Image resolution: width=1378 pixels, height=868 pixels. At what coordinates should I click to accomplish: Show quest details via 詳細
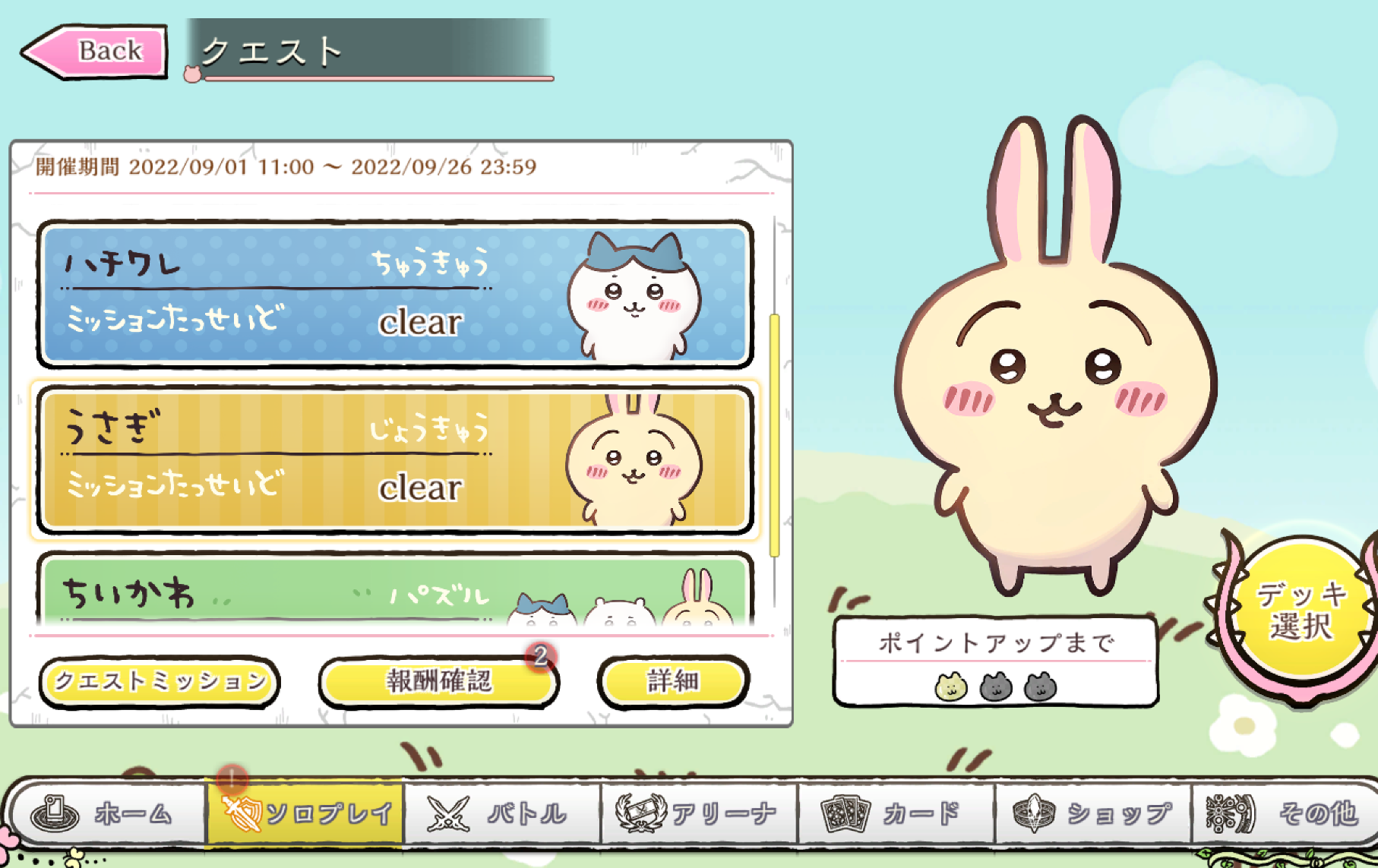(x=673, y=682)
